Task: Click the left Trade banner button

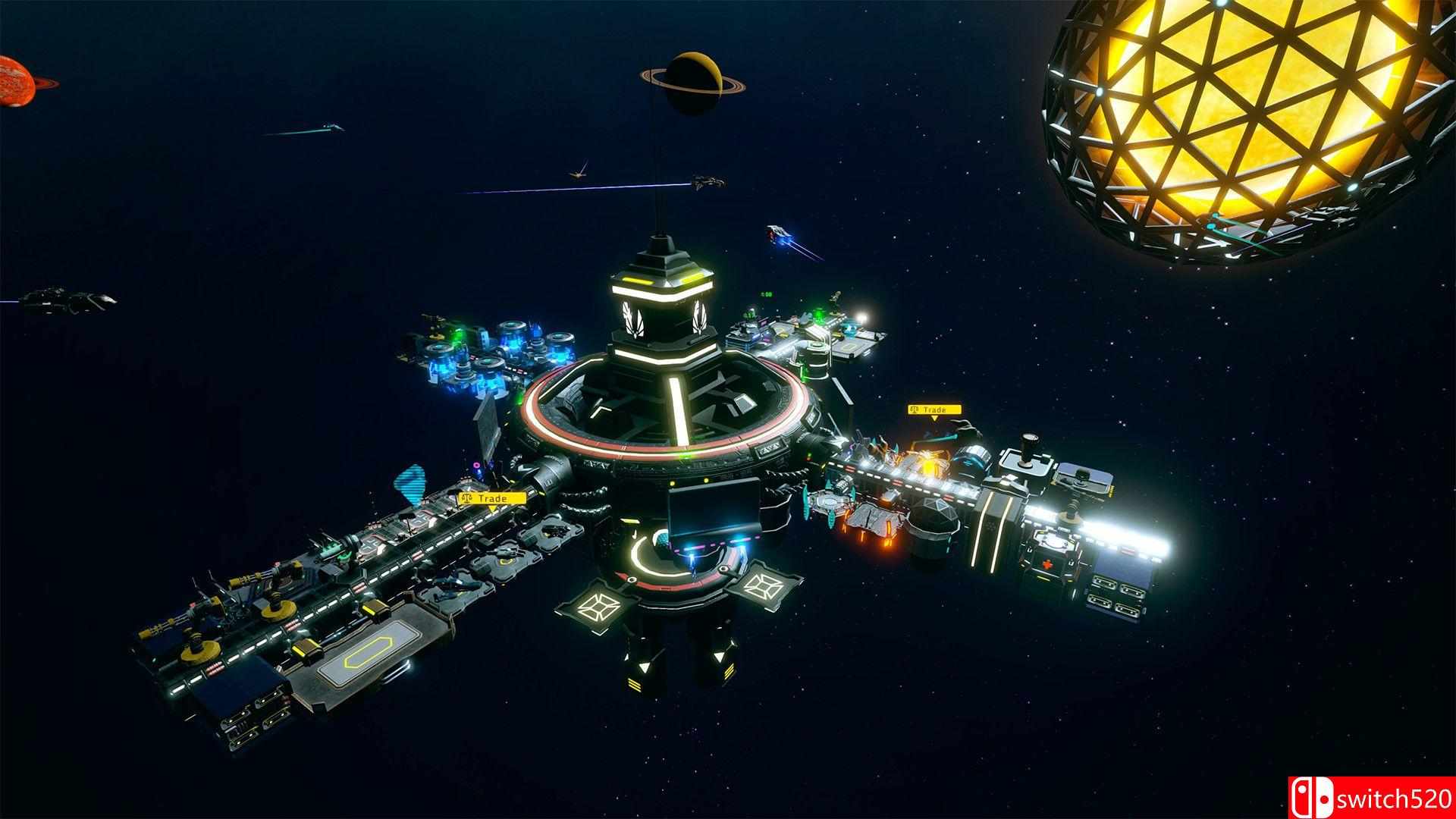Action: (491, 497)
